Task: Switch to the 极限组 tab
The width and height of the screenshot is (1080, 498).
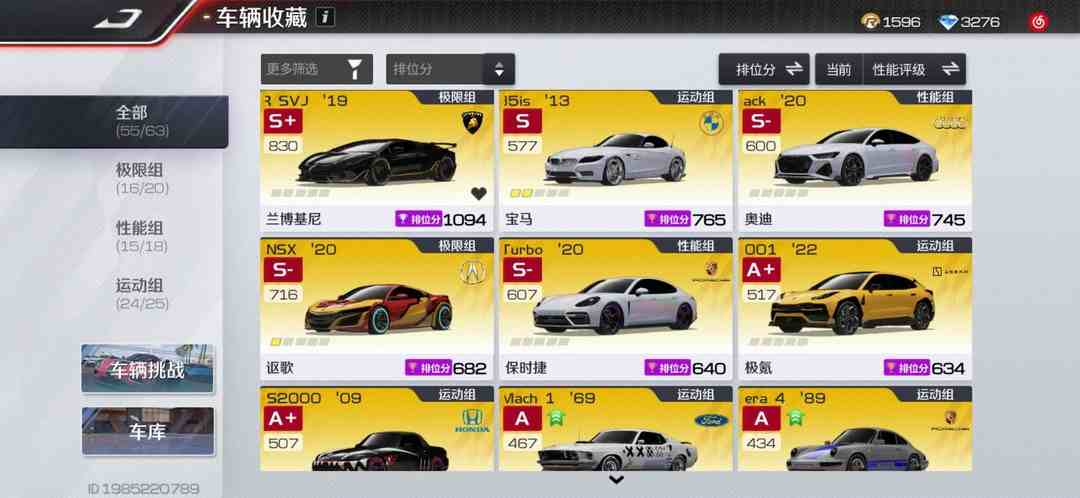Action: coord(140,178)
